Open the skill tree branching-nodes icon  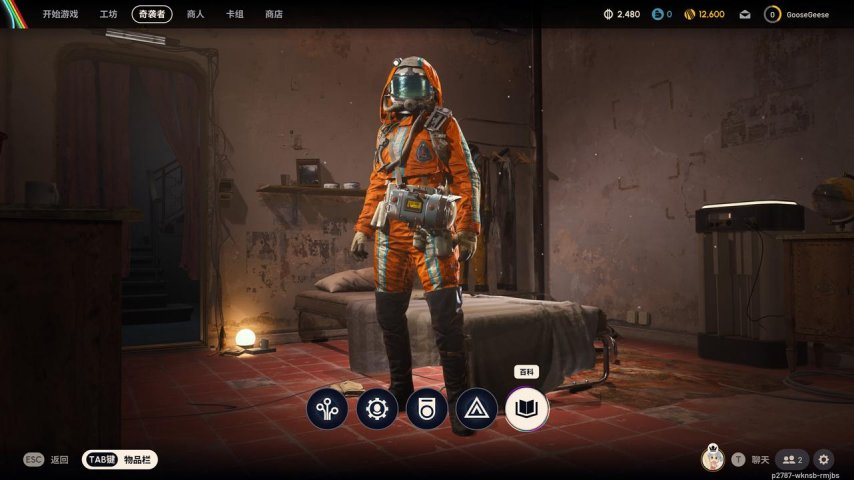(327, 409)
